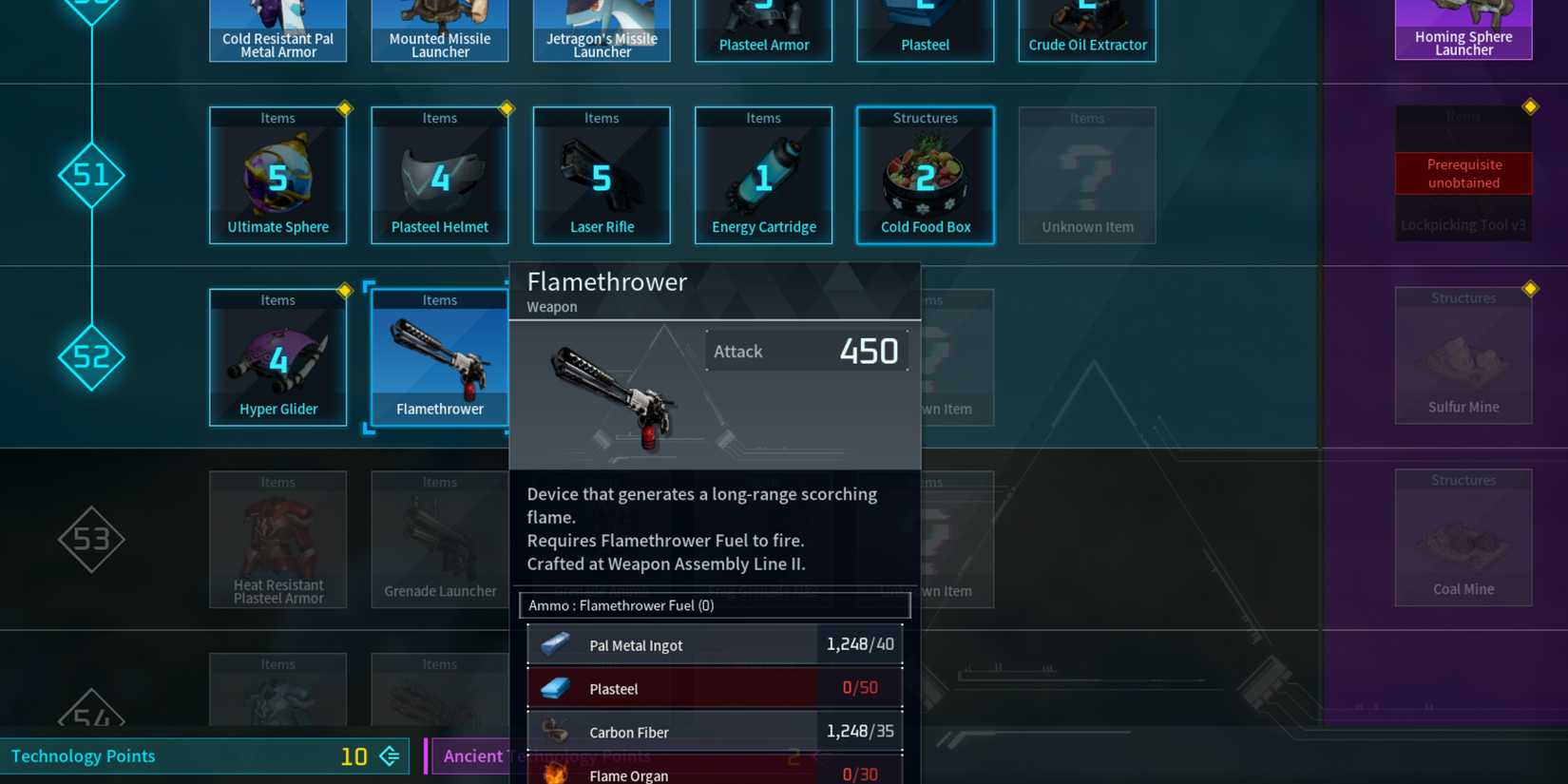Select the Cold Food Box structure

coord(925,175)
